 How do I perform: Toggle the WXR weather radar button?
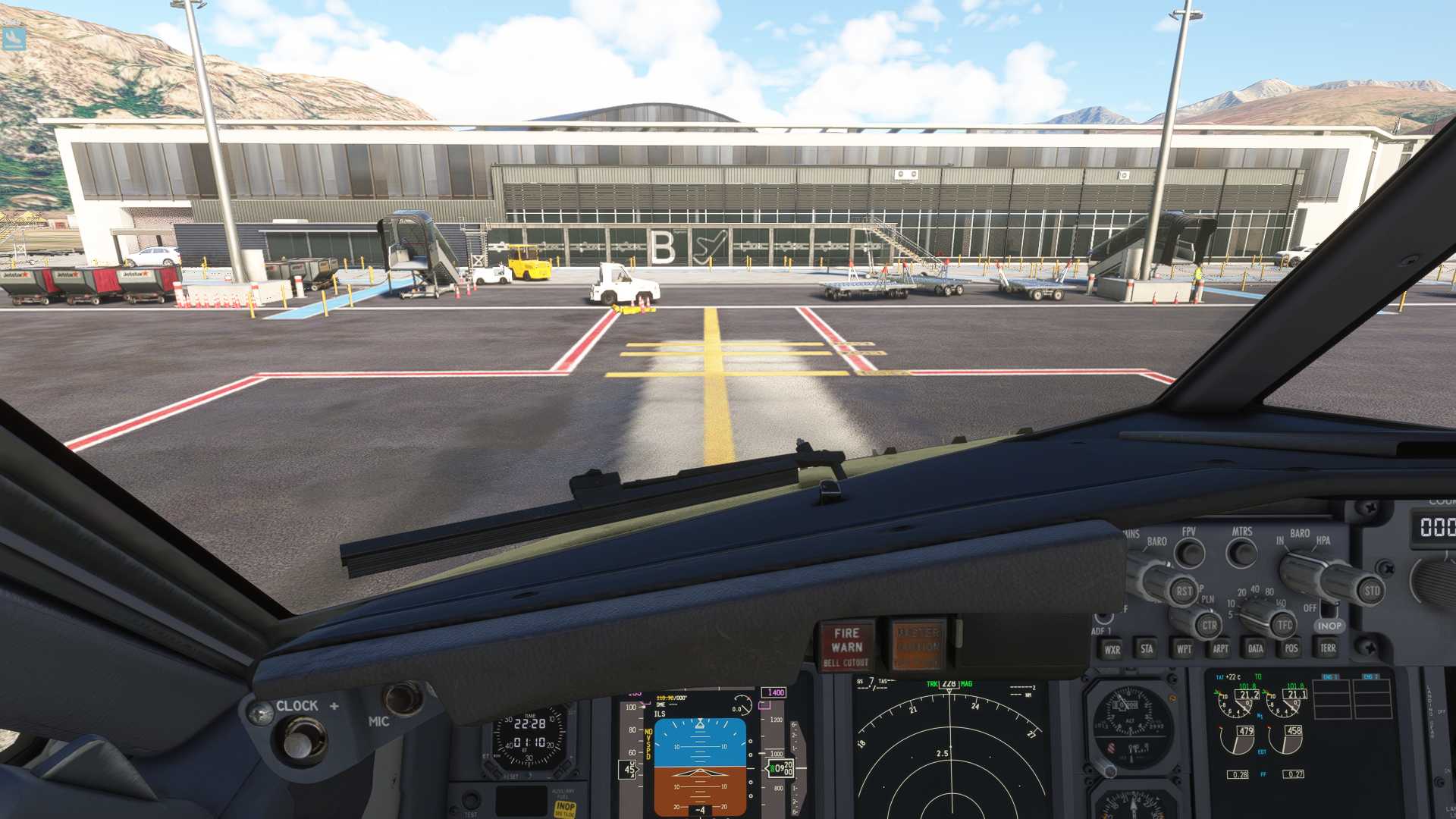coord(1112,649)
